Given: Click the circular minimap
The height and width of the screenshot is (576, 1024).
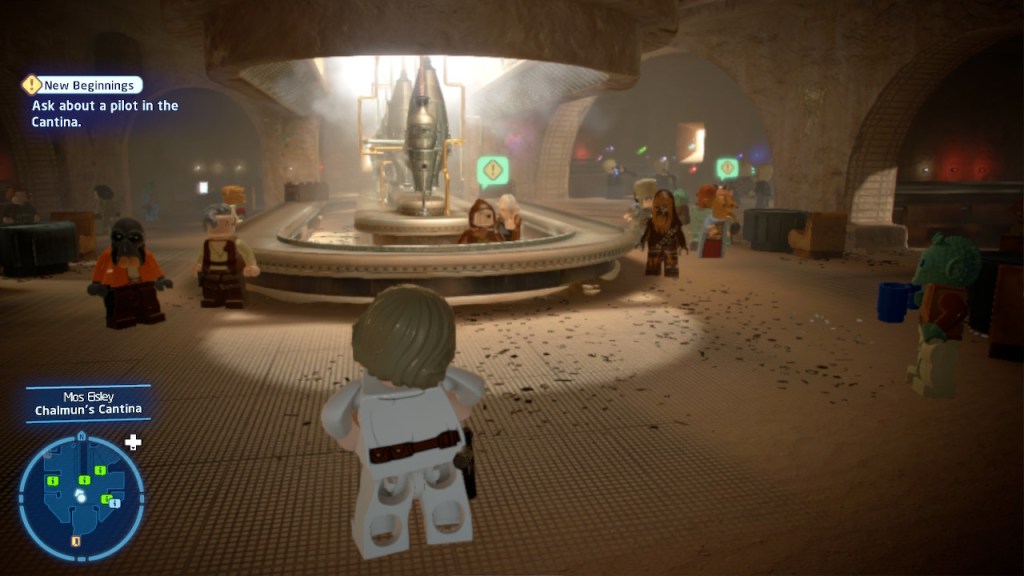Looking at the screenshot, I should pyautogui.click(x=81, y=497).
